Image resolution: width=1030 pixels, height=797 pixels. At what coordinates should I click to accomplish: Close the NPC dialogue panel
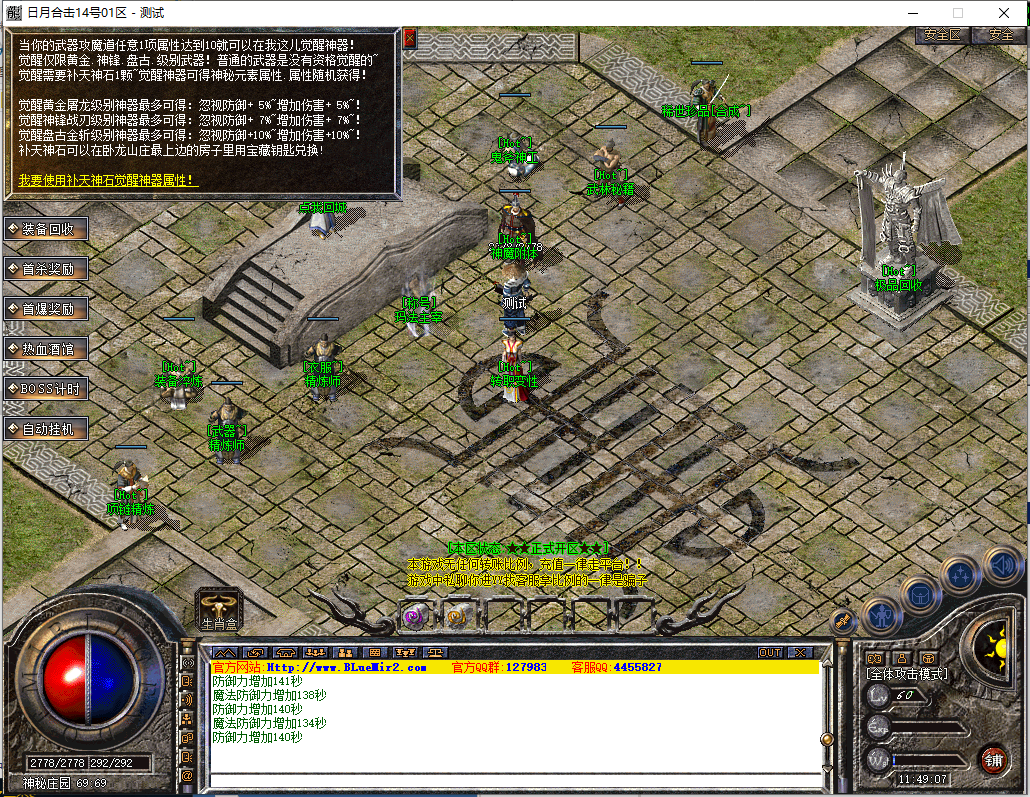tap(409, 38)
